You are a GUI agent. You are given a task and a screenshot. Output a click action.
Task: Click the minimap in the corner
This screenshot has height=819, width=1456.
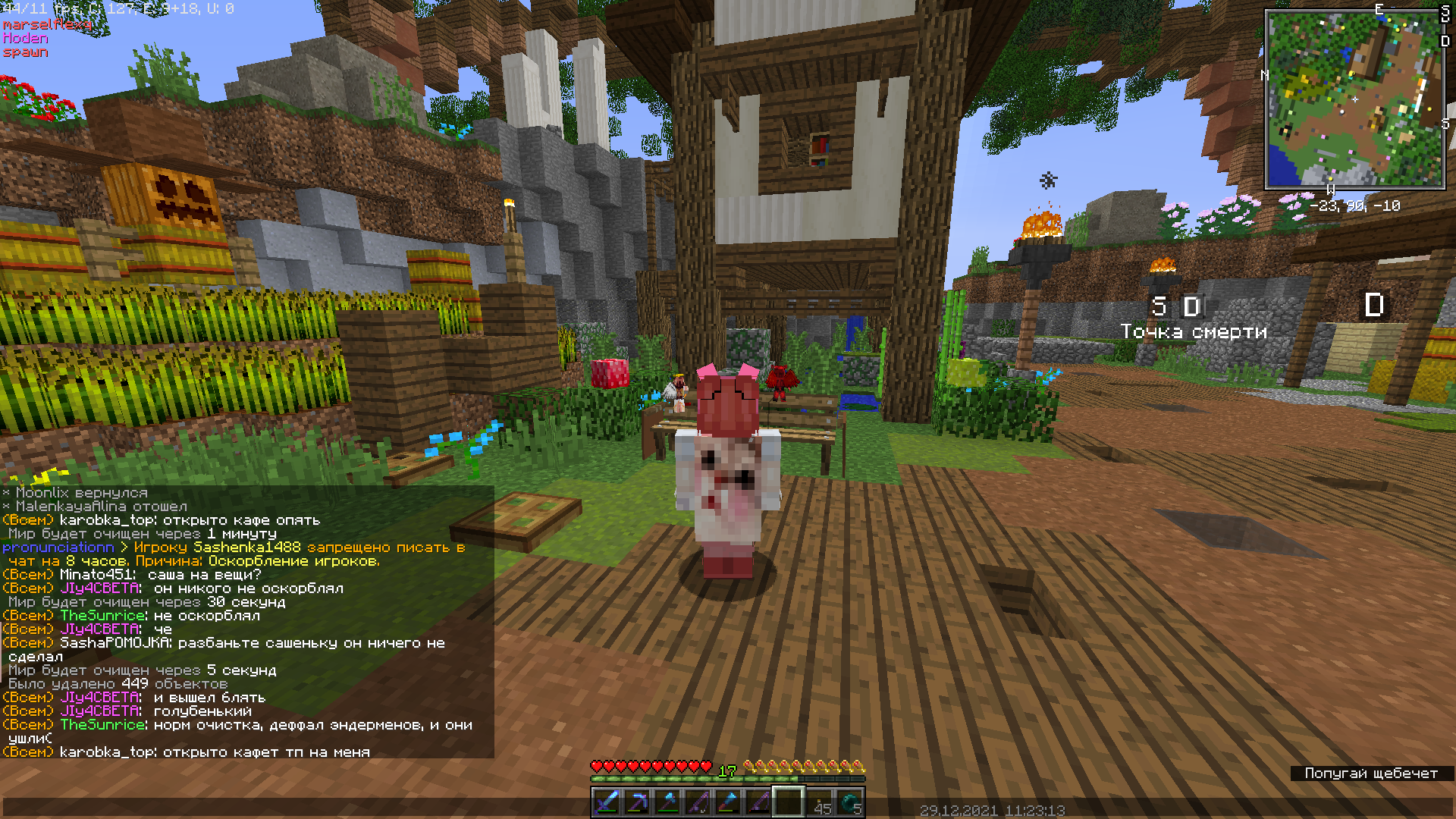[x=1354, y=99]
